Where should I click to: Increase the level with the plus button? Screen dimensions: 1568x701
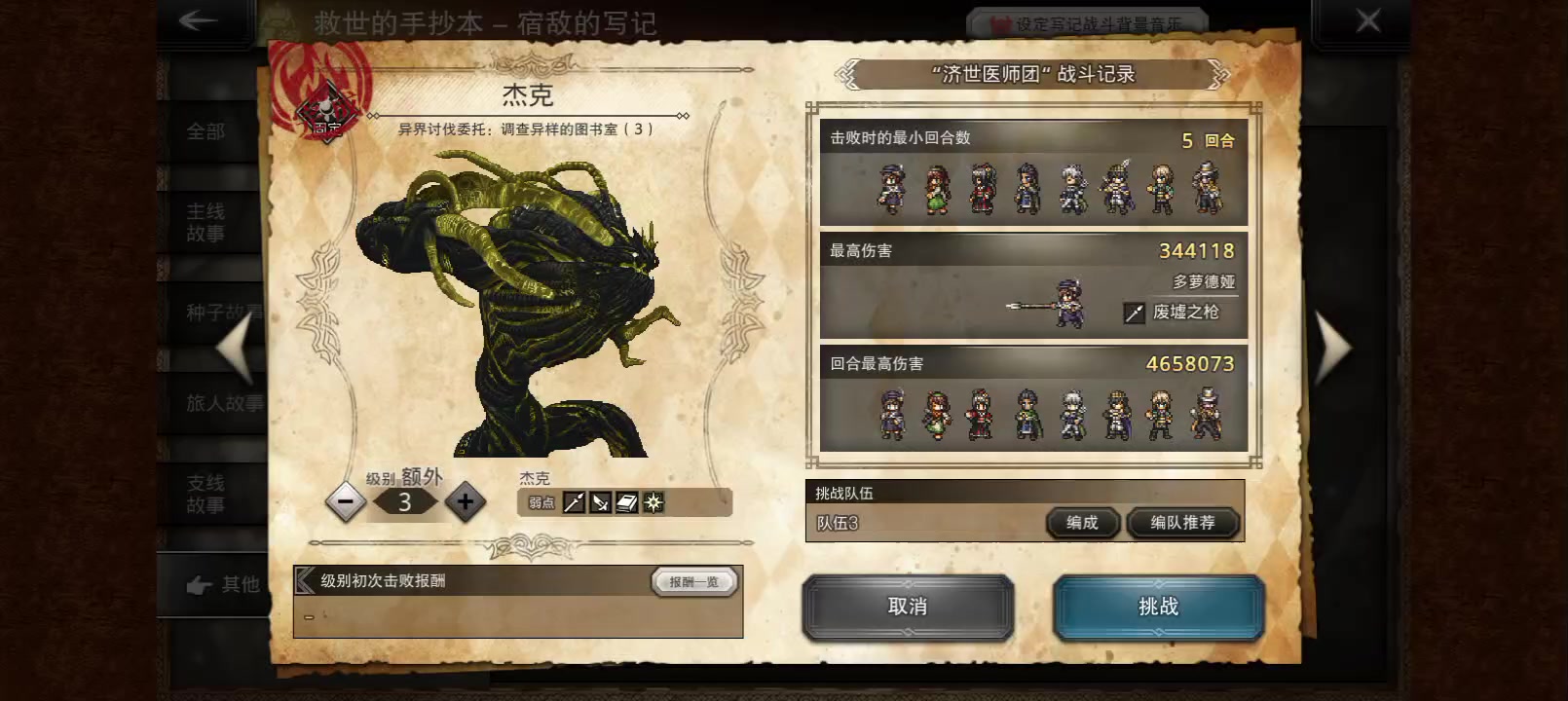click(466, 502)
